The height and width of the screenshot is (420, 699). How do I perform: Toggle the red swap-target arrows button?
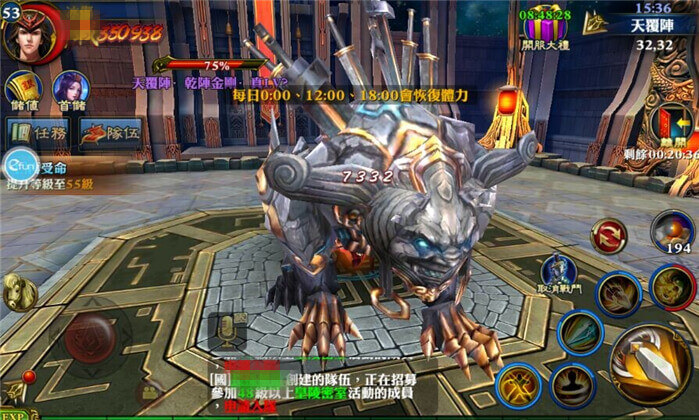(607, 236)
